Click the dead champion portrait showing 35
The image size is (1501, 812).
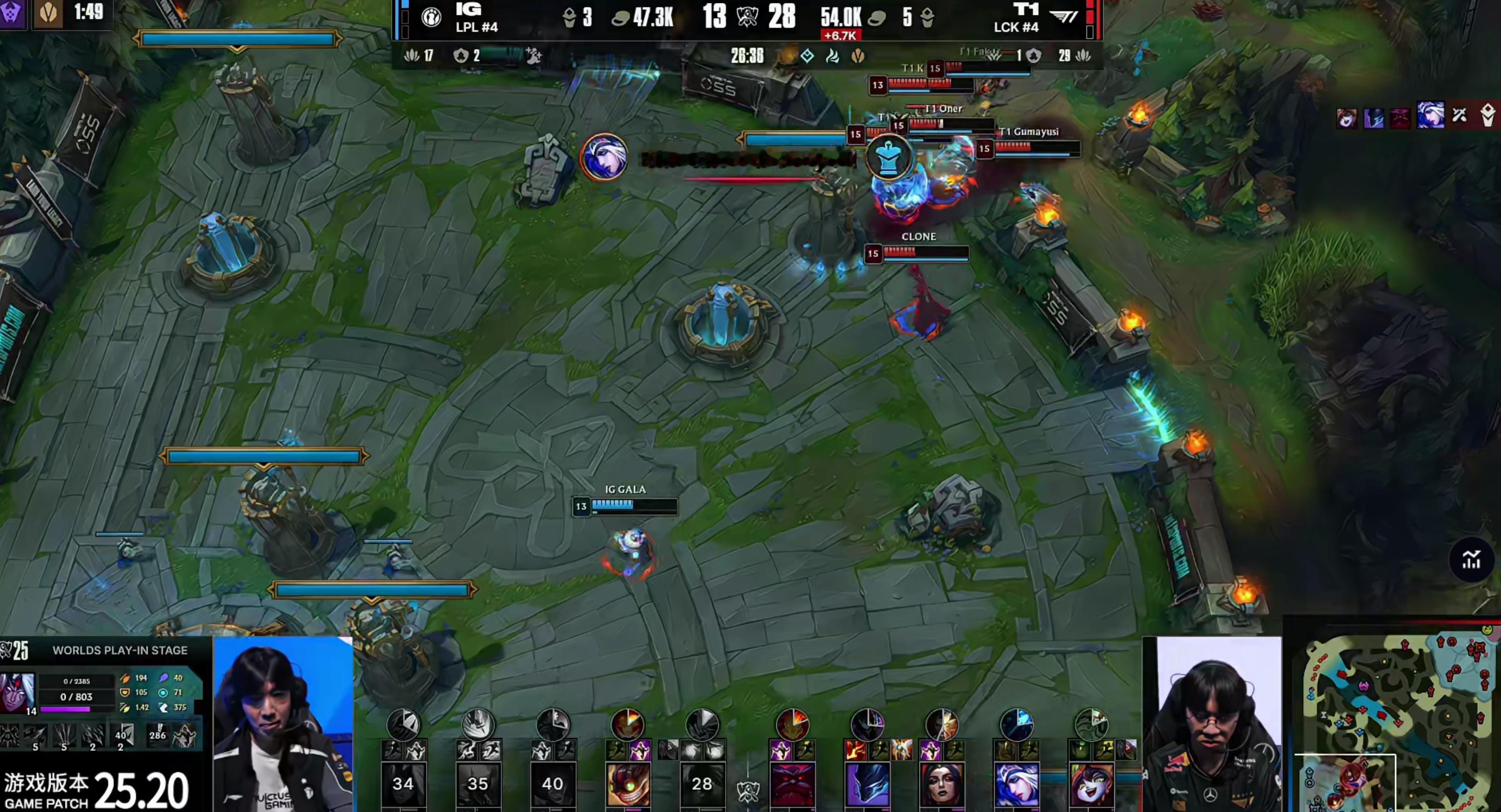(477, 784)
